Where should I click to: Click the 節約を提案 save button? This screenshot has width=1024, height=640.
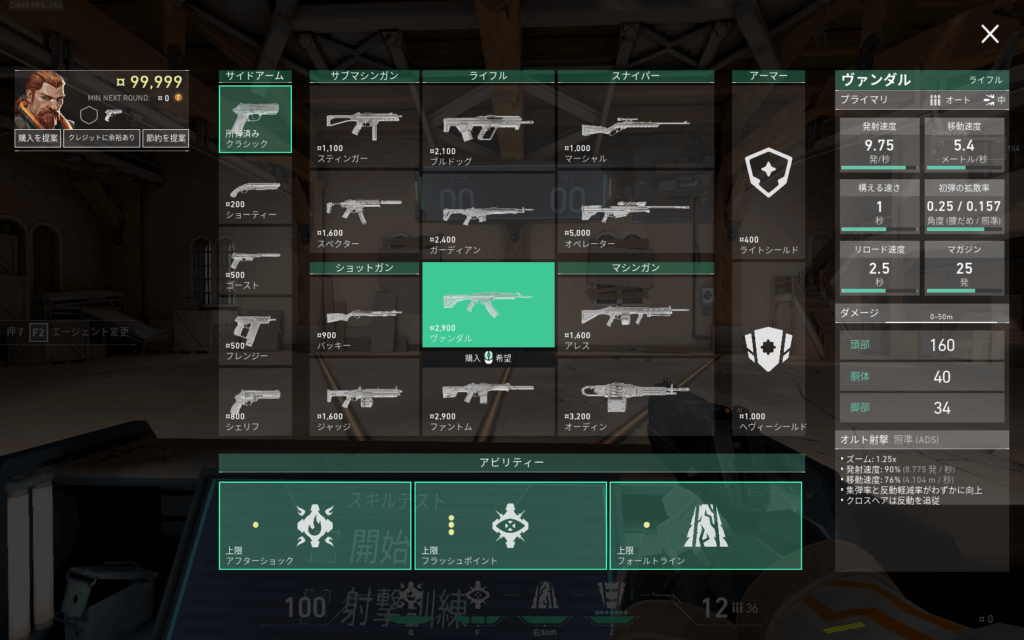pos(165,139)
